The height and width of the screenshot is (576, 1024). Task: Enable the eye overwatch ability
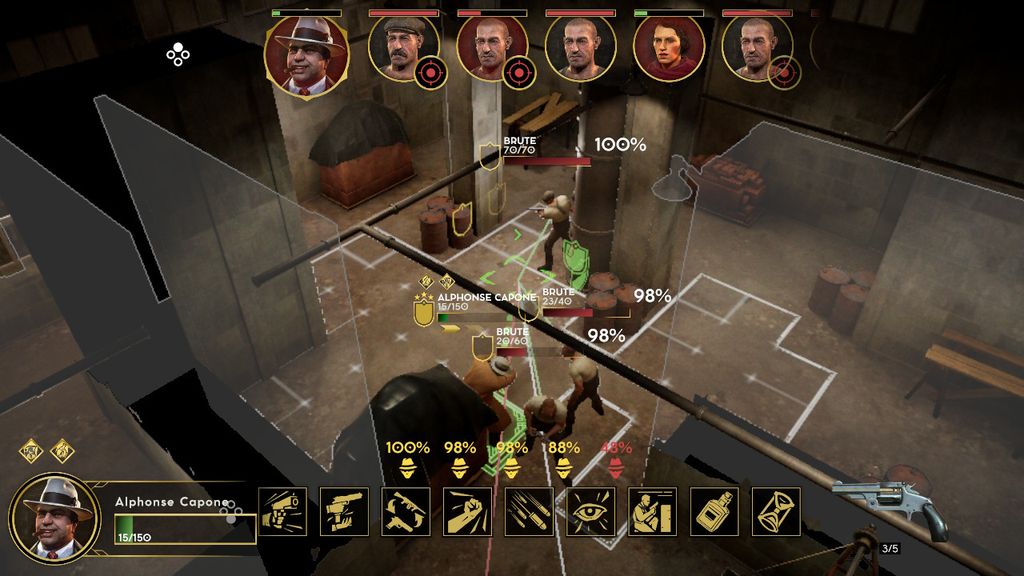[590, 511]
